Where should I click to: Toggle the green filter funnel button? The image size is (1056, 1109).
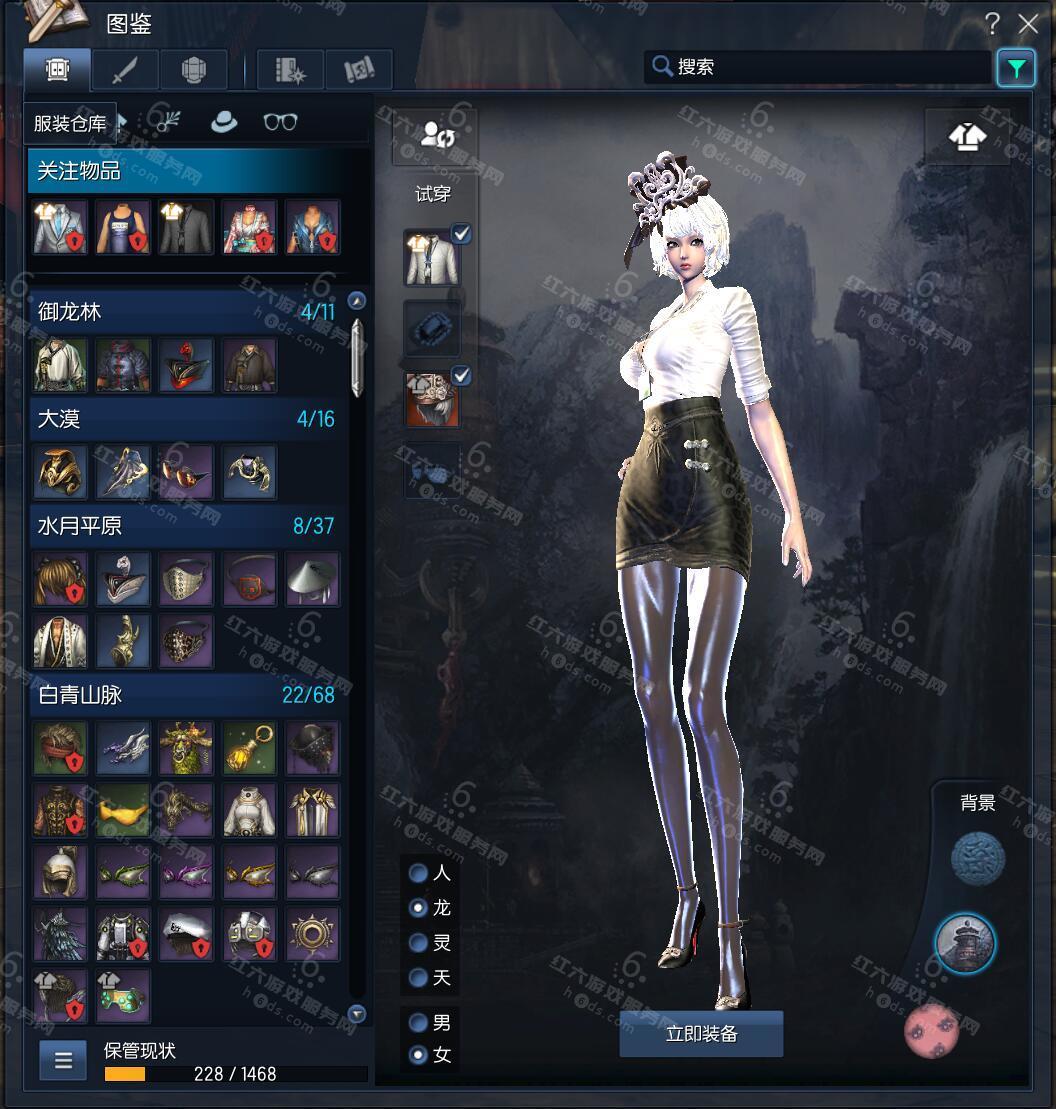[1016, 68]
